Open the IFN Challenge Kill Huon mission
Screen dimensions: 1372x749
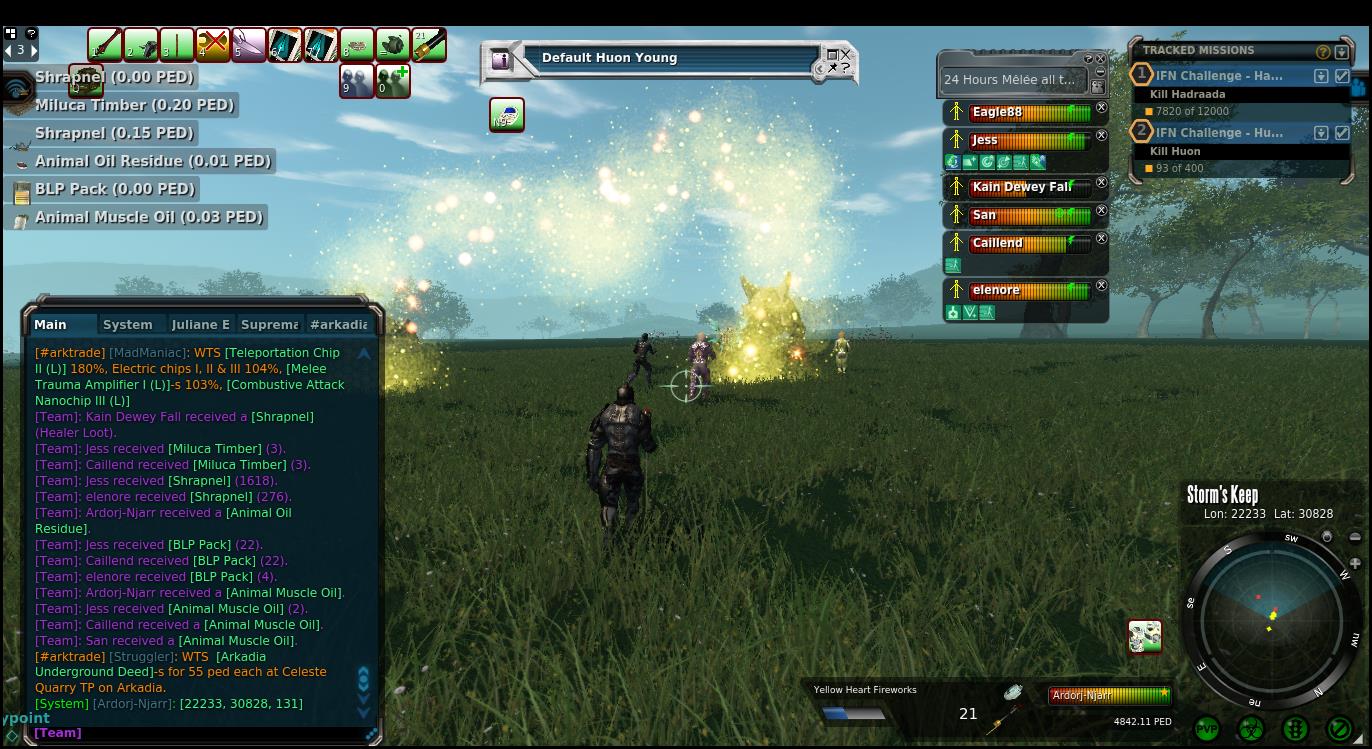(1219, 132)
